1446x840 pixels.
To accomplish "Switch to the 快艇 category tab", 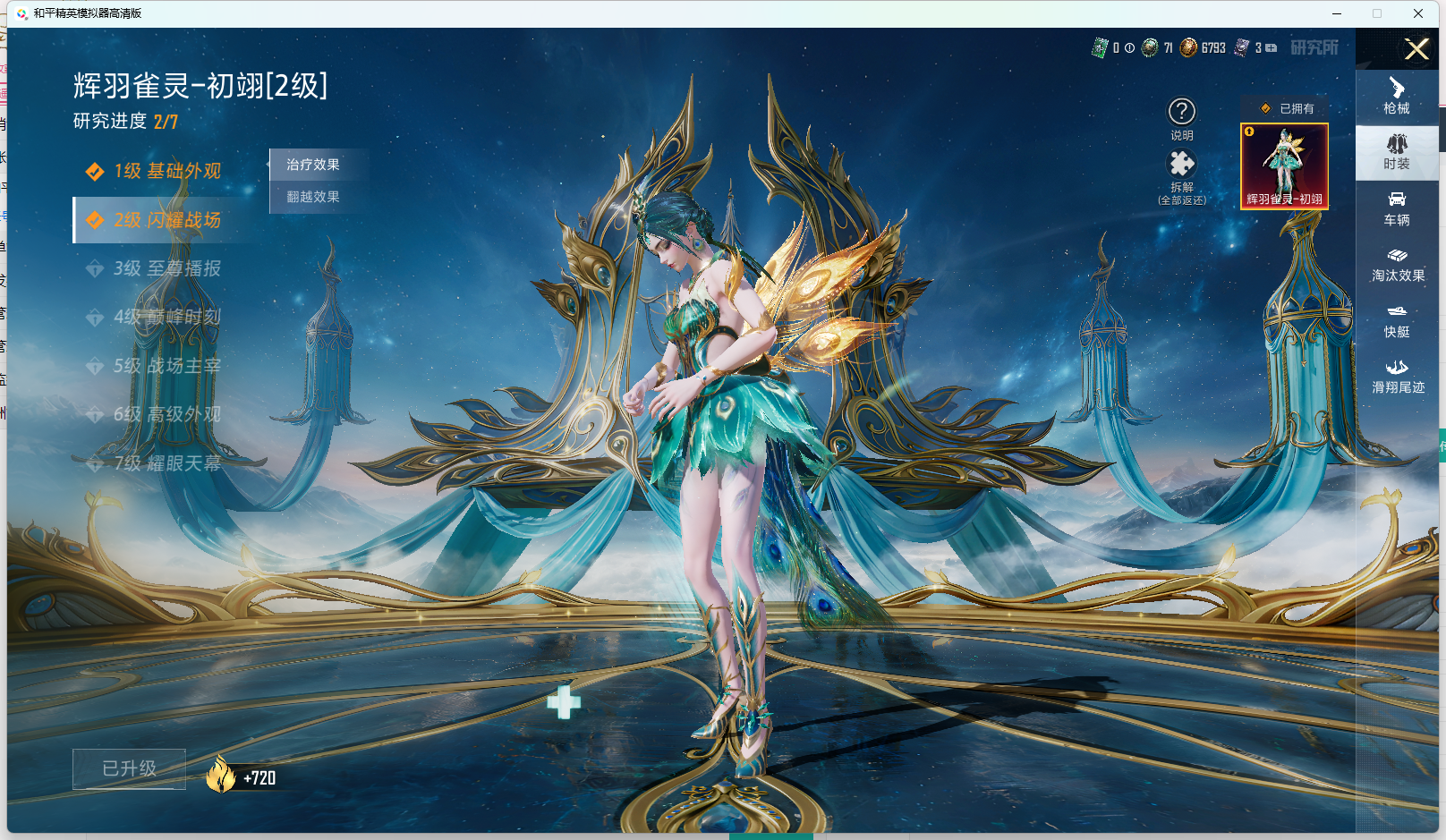I will (1397, 320).
